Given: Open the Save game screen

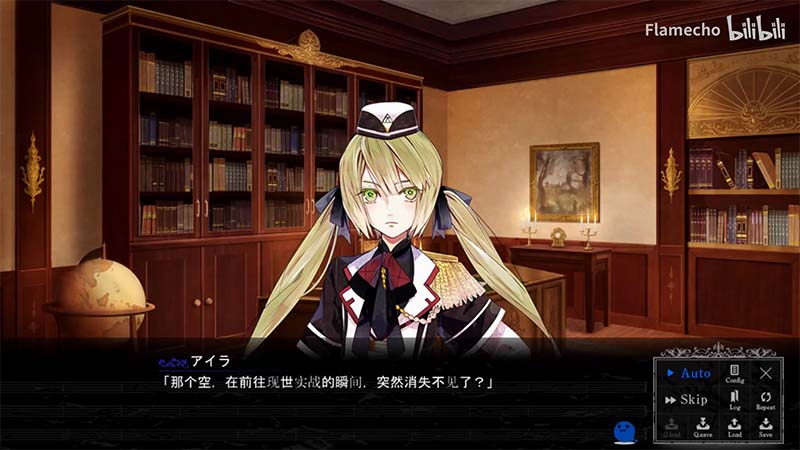Looking at the screenshot, I should (766, 427).
